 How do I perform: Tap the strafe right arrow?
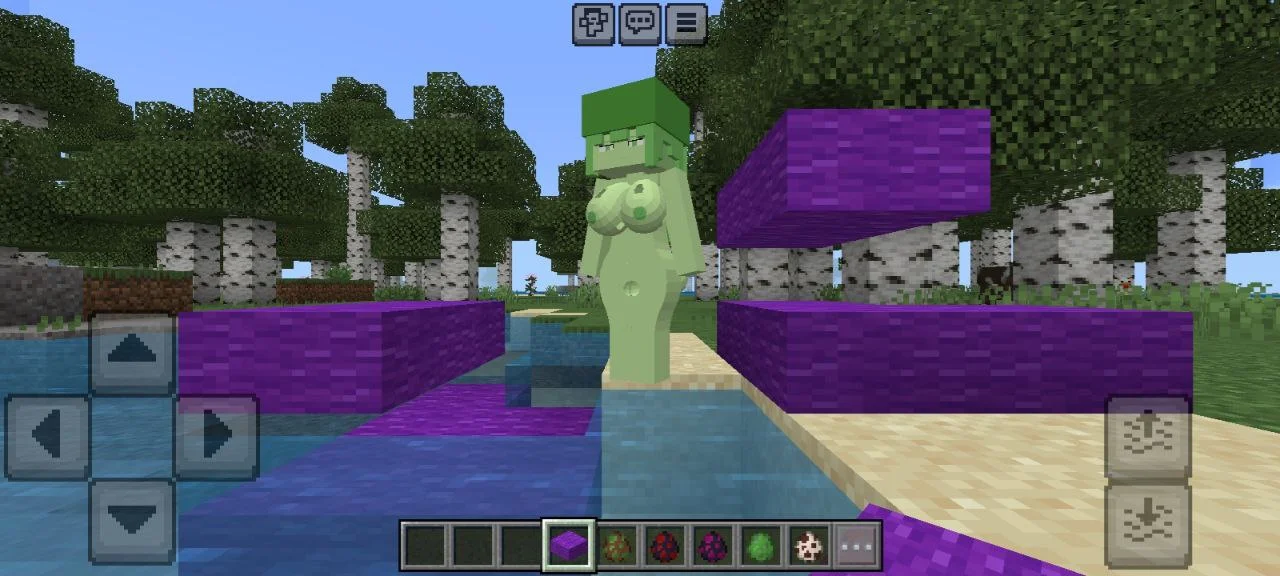point(217,436)
